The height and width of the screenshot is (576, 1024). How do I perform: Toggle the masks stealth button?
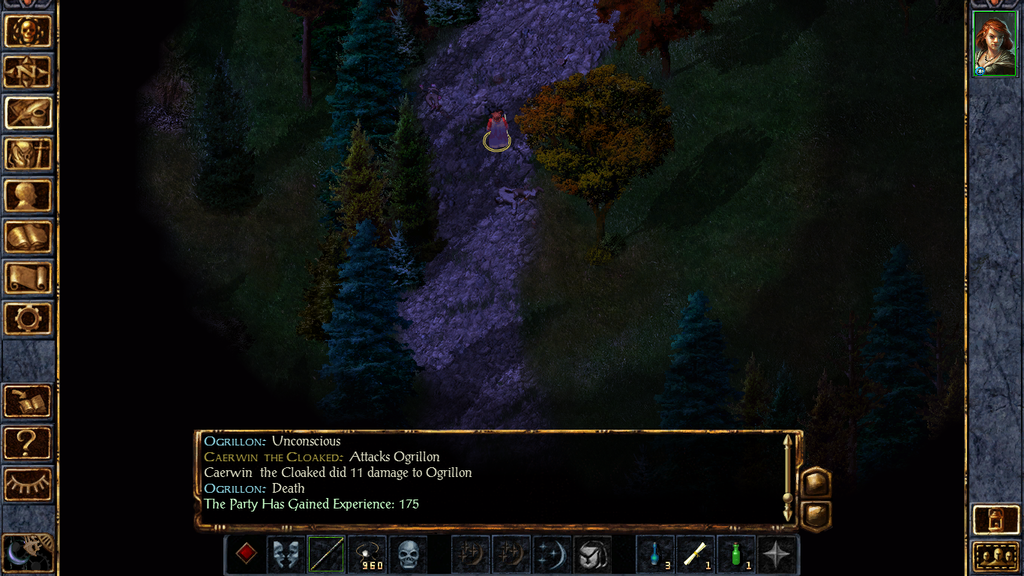286,554
